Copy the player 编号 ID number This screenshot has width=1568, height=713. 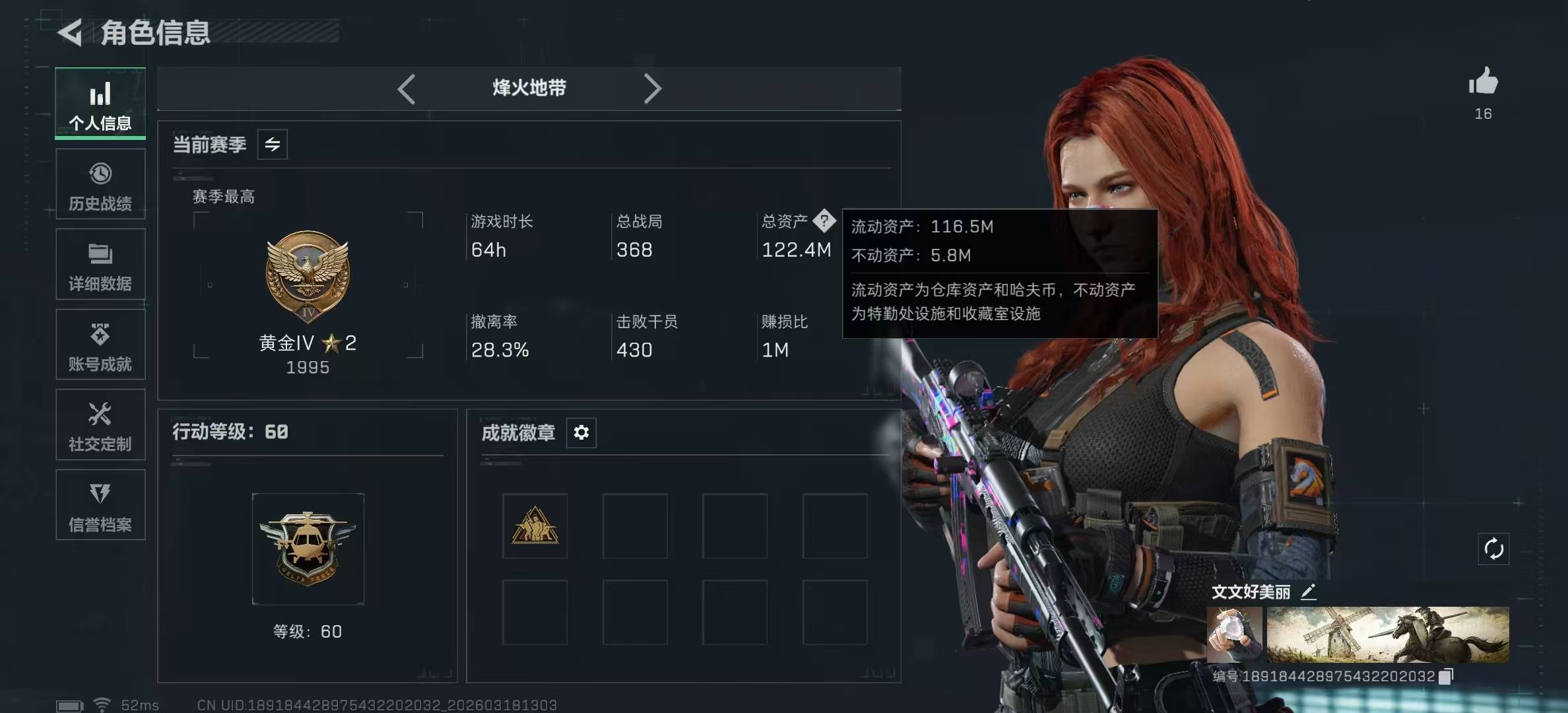1446,677
